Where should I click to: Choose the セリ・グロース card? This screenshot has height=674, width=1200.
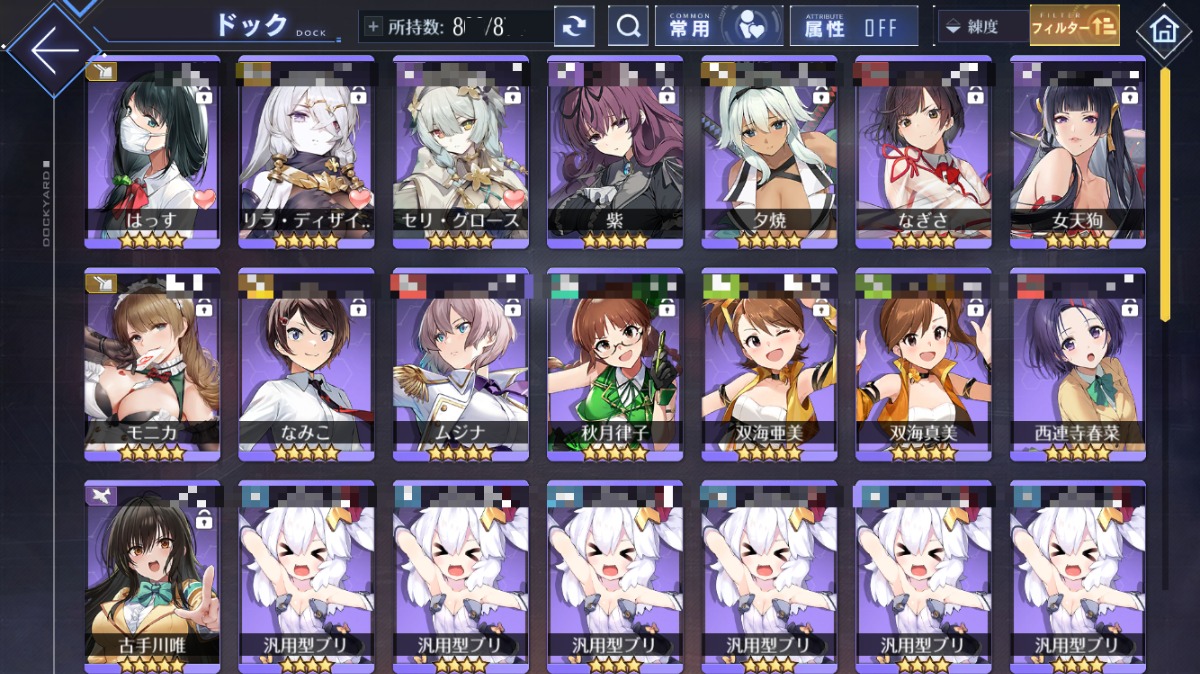pos(460,152)
